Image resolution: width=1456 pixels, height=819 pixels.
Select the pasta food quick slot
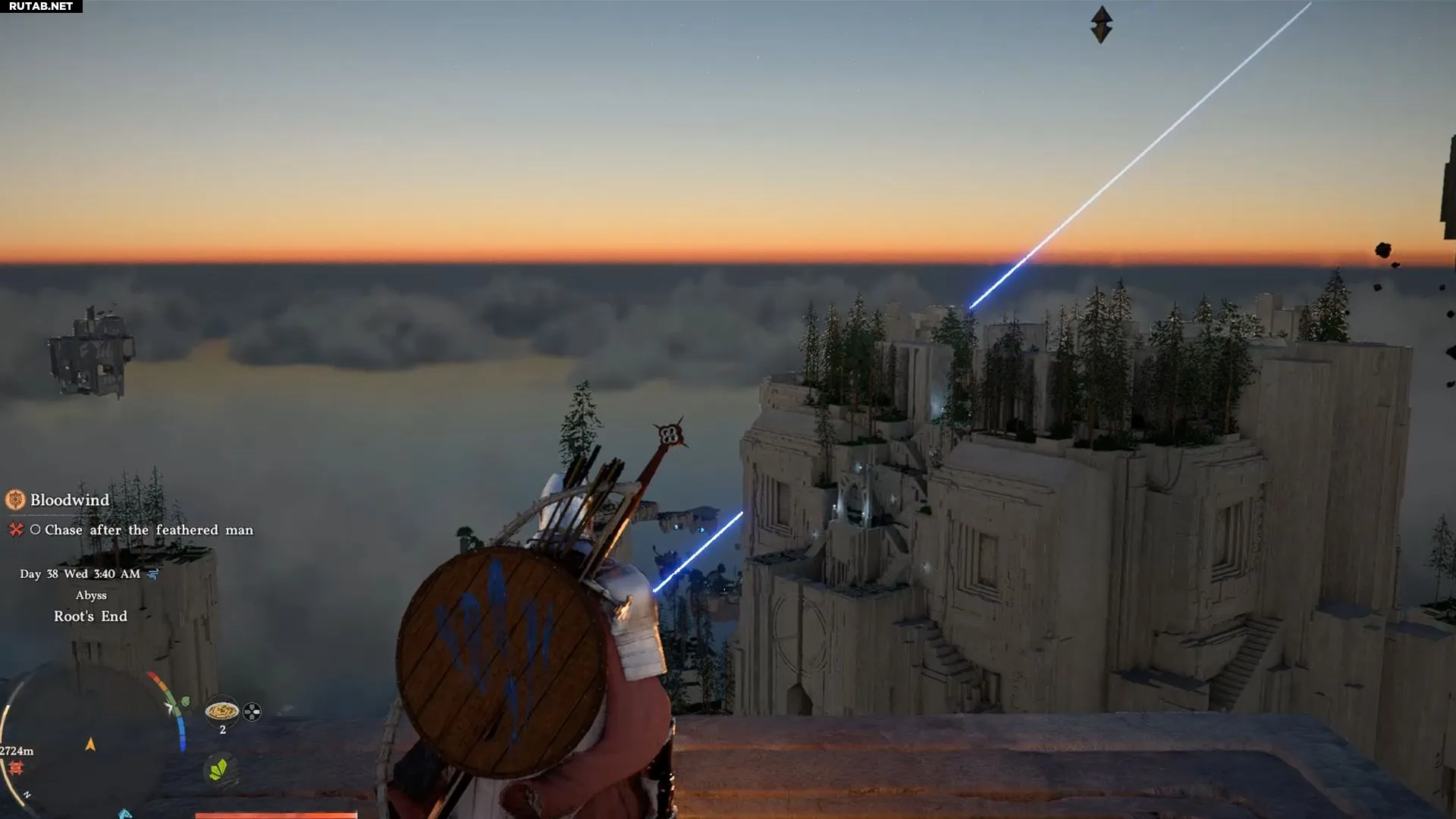point(222,711)
